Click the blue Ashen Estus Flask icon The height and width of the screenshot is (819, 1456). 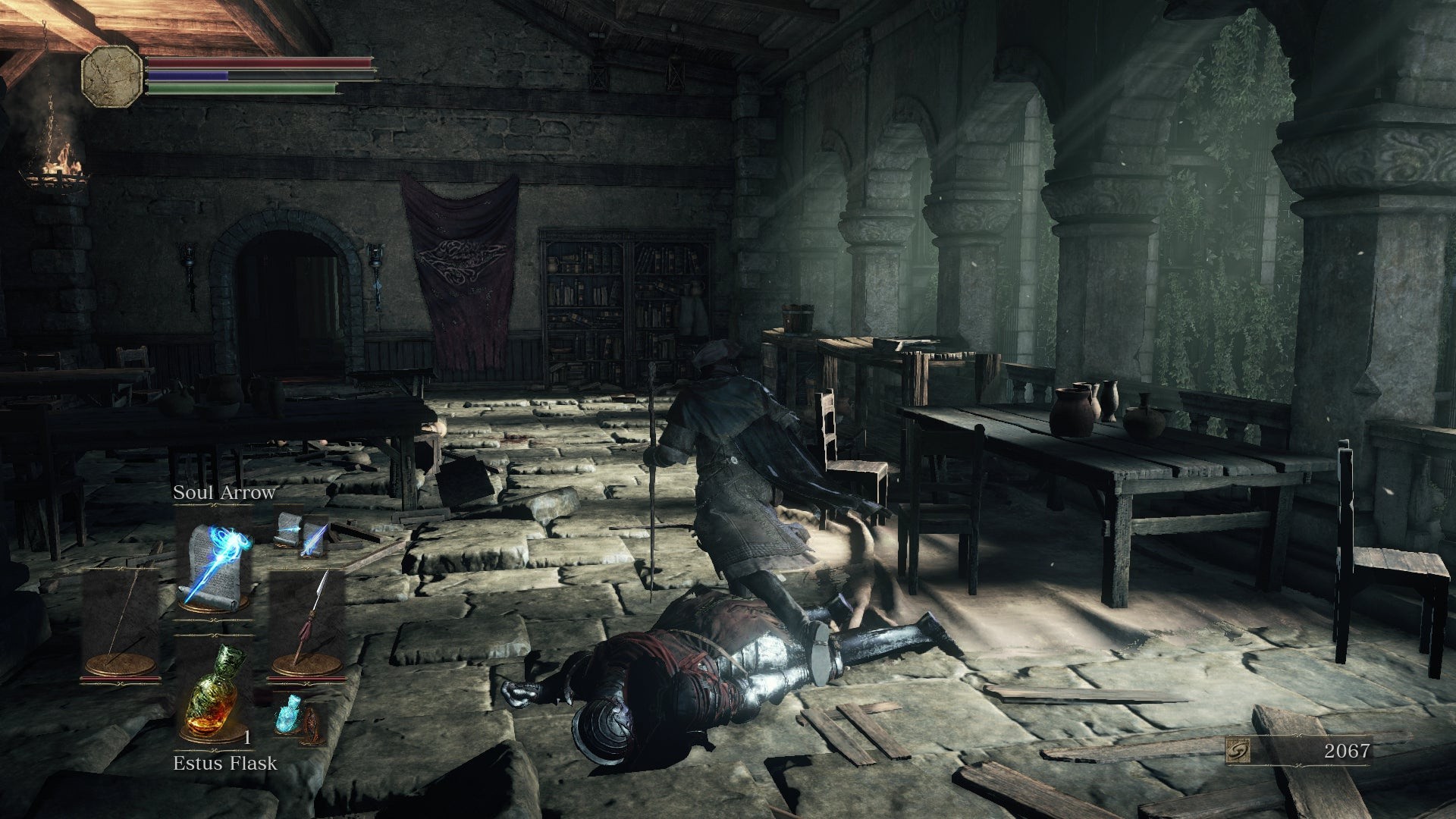(289, 713)
